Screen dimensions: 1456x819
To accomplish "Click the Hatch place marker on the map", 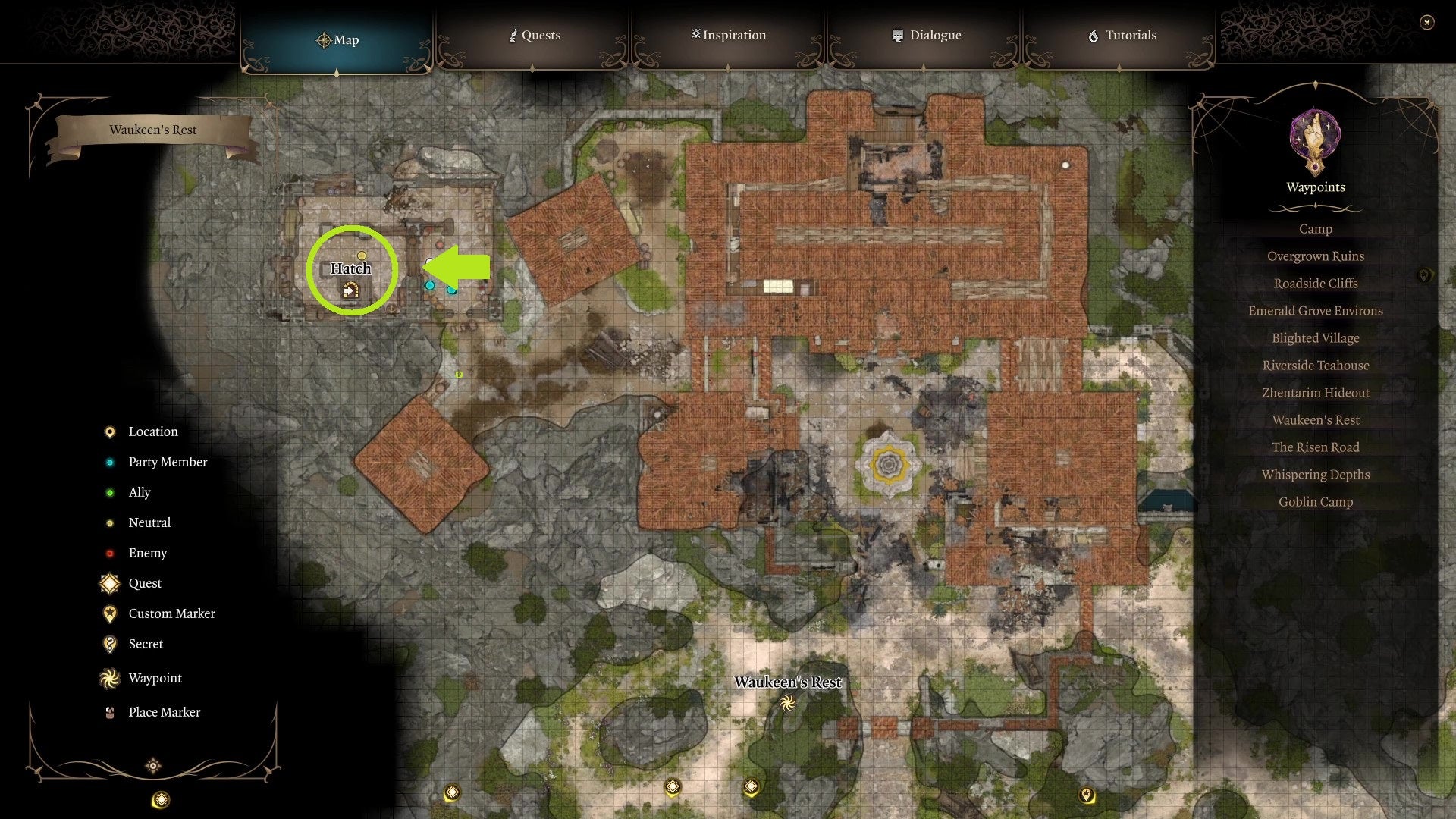I will coord(350,288).
